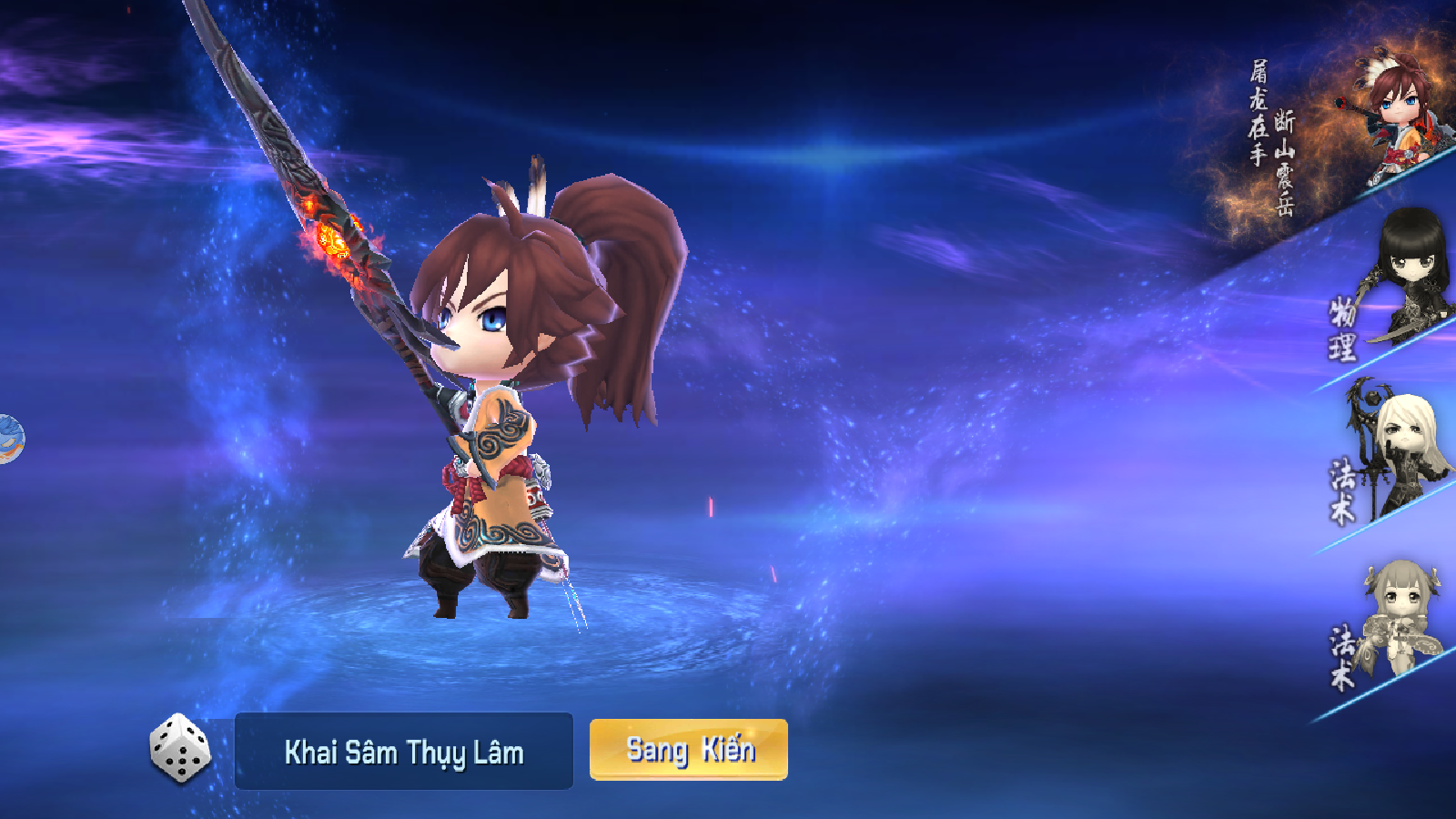The width and height of the screenshot is (1456, 819).
Task: Confirm with the Sang Kiến button
Action: pos(689,750)
